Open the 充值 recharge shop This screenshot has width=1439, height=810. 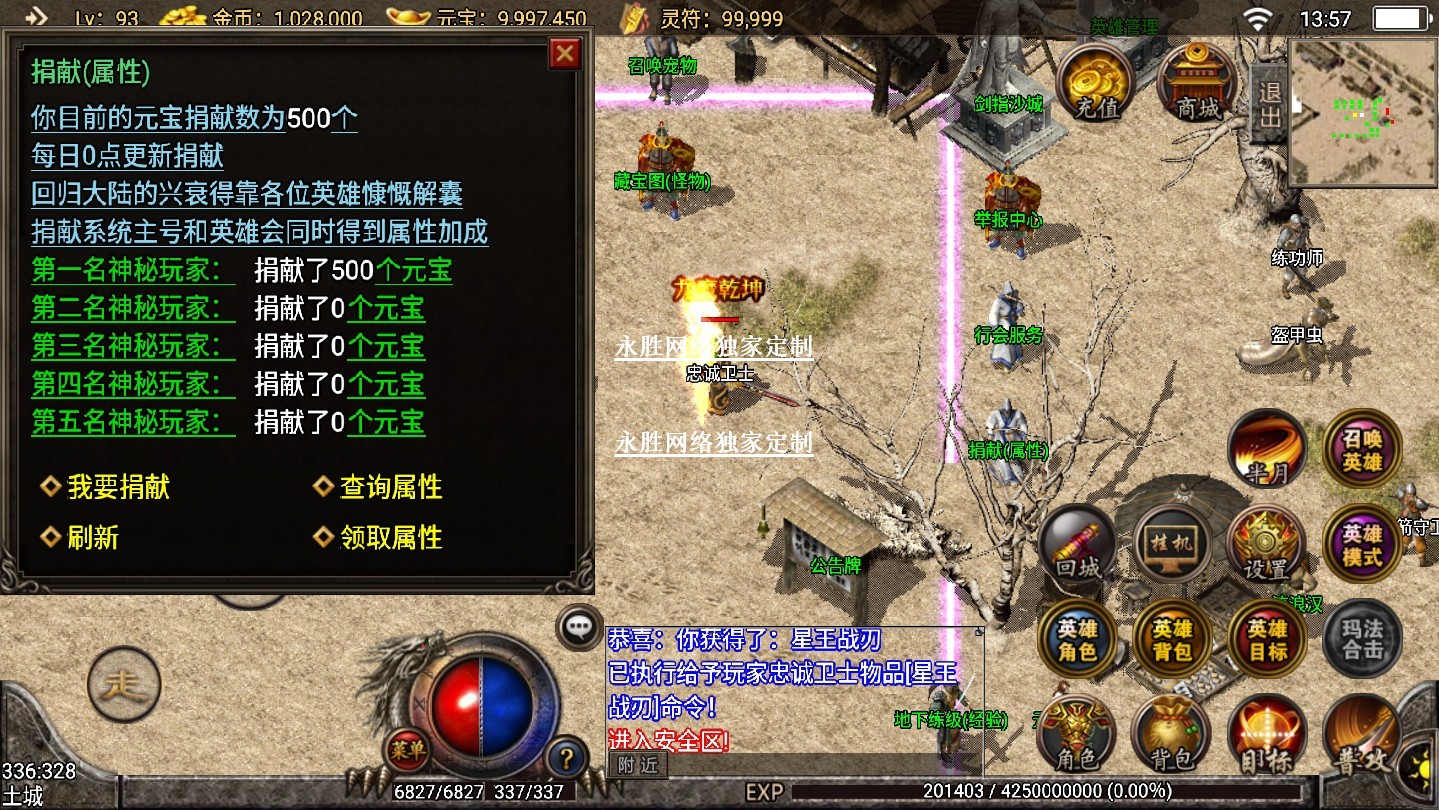point(1096,82)
